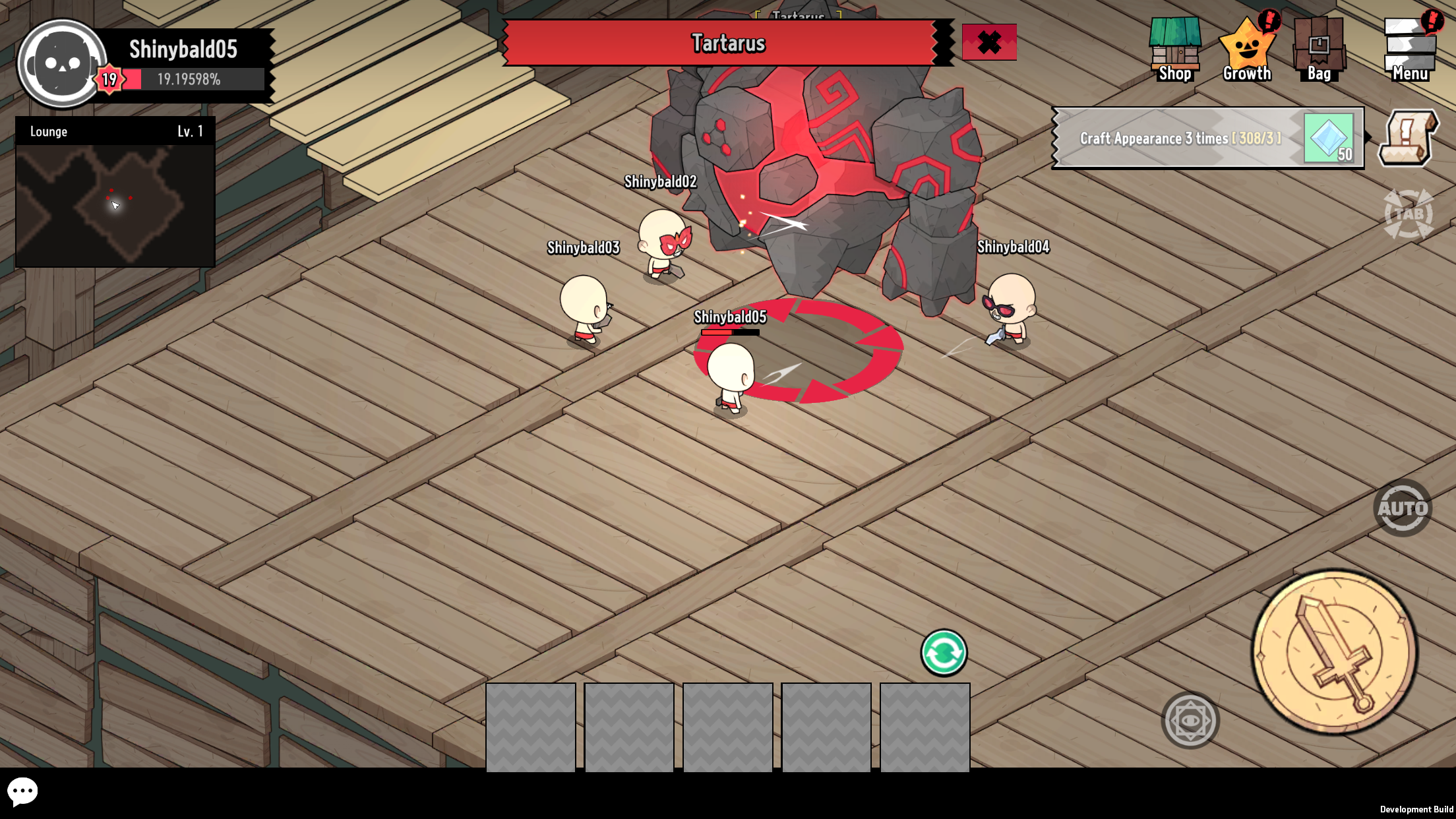The width and height of the screenshot is (1456, 819).
Task: Click the quest scroll icon
Action: (x=1408, y=138)
